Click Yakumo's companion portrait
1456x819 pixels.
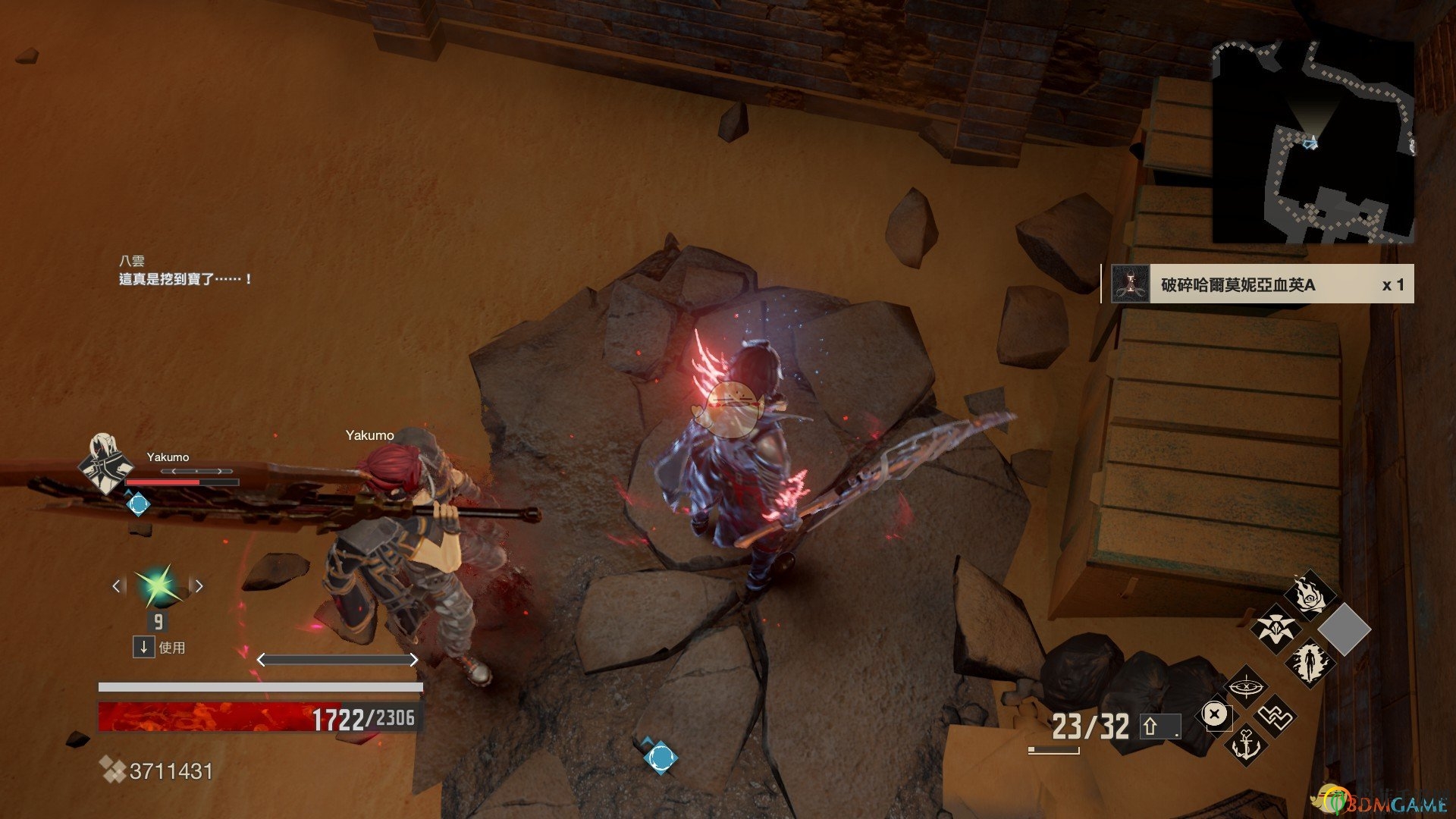106,463
